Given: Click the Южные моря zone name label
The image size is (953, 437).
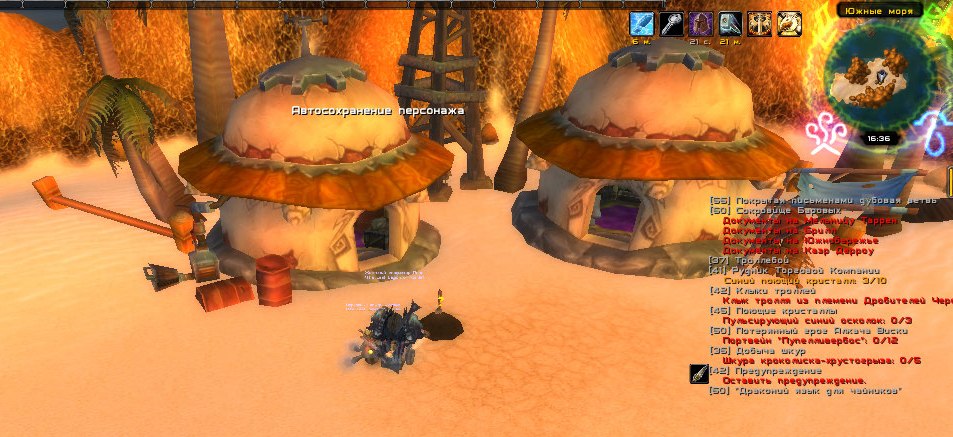Looking at the screenshot, I should point(878,9).
